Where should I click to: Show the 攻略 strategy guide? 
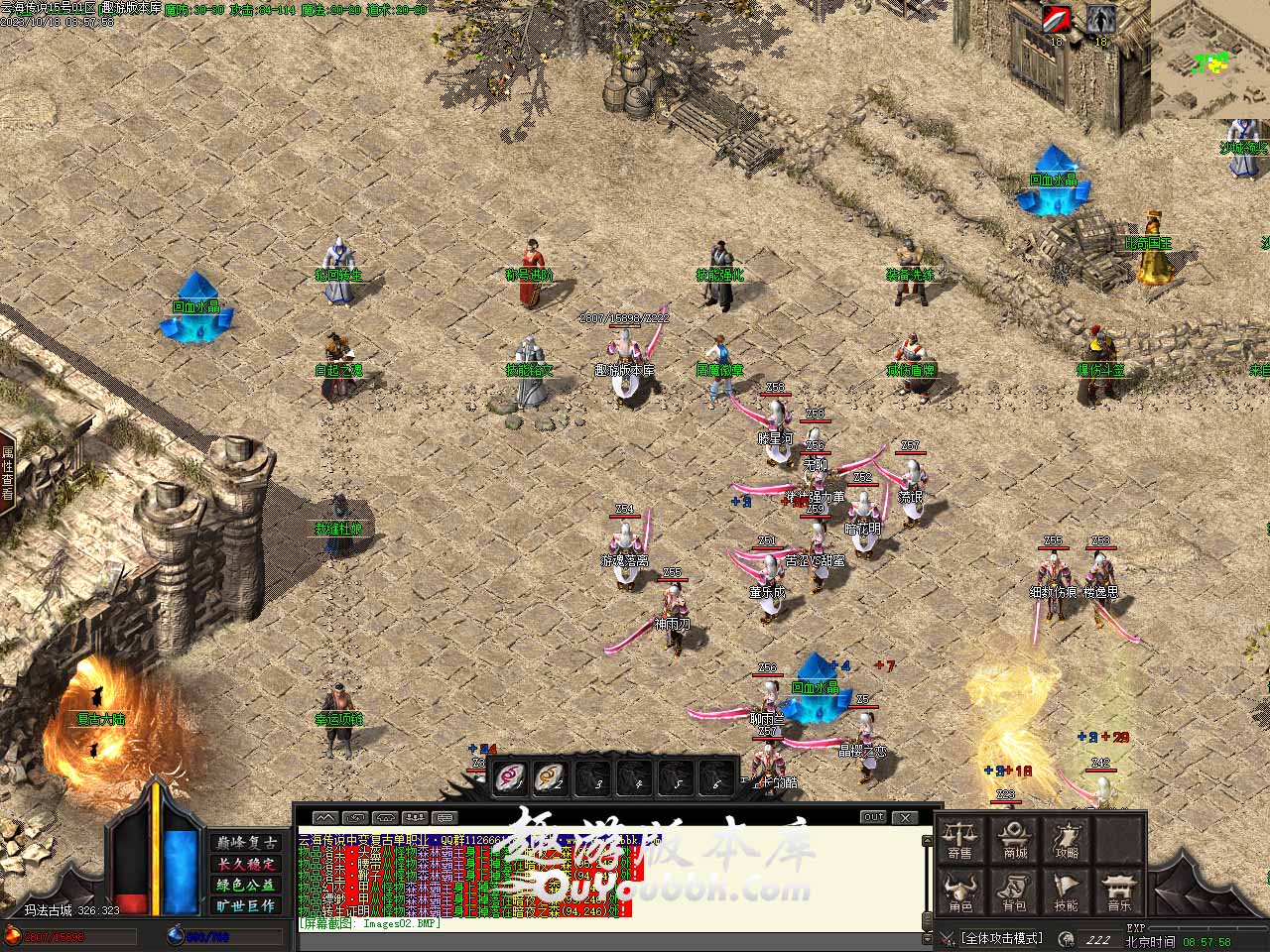point(1068,839)
